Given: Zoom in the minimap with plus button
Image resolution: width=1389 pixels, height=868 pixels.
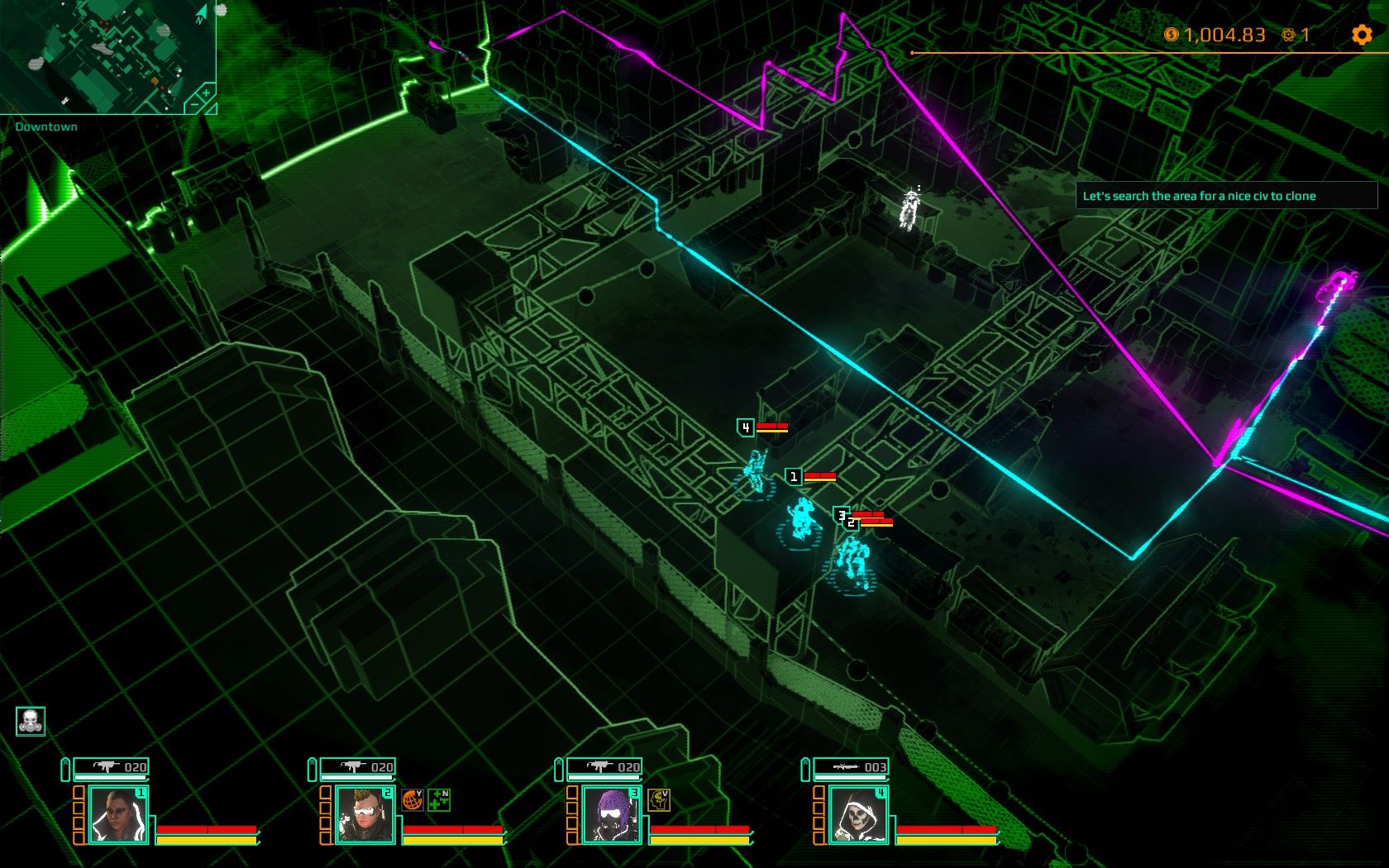Looking at the screenshot, I should (206, 93).
